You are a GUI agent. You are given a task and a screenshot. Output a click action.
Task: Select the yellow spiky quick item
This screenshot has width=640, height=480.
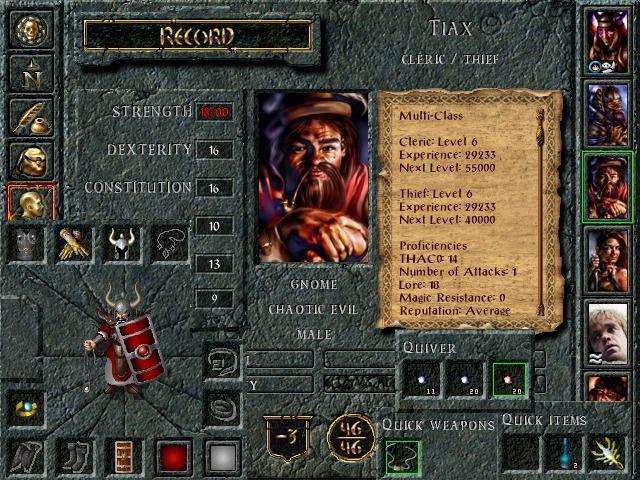tap(607, 454)
